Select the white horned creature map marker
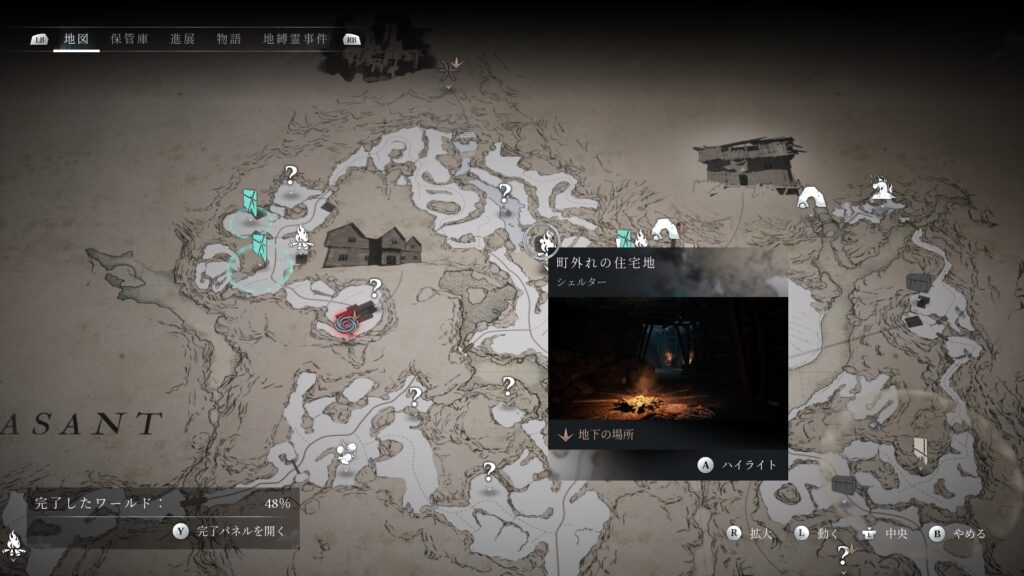The height and width of the screenshot is (576, 1024). tap(881, 188)
